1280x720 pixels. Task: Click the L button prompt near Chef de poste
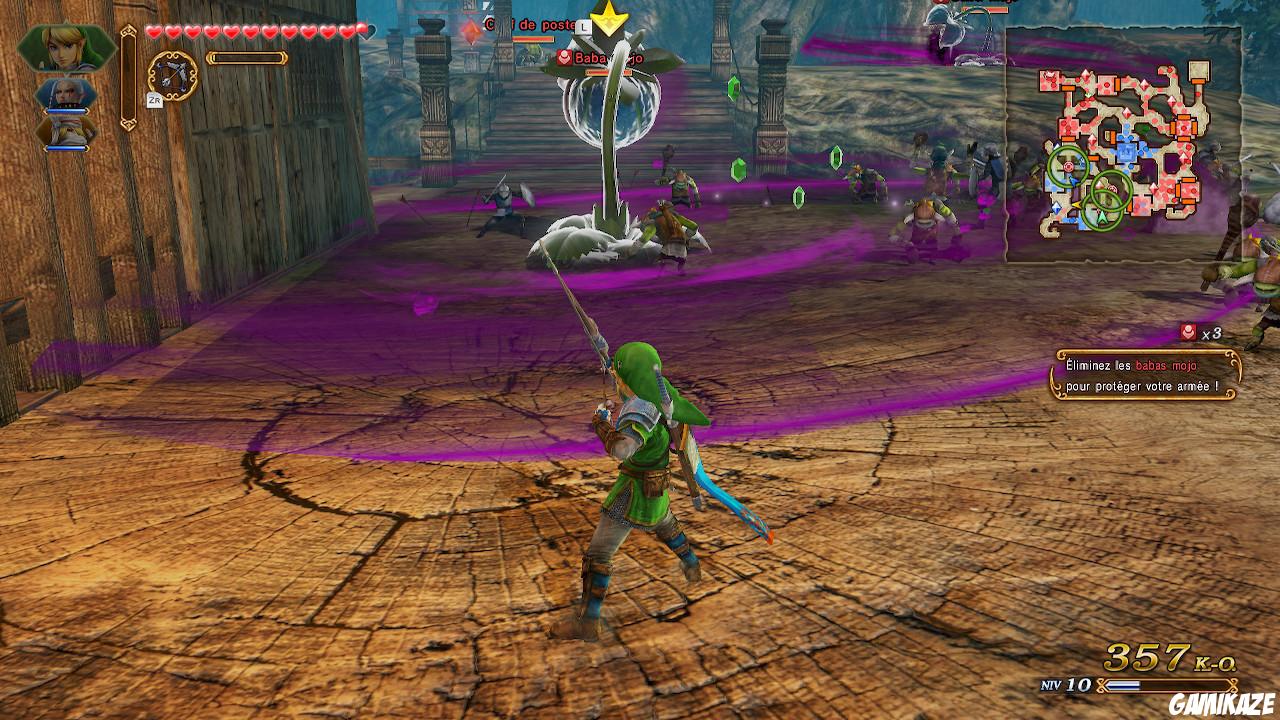coord(583,27)
